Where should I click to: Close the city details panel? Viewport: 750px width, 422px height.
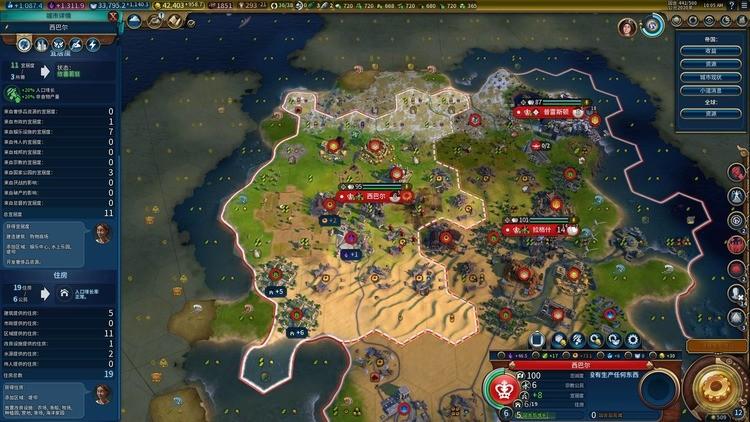pyautogui.click(x=113, y=17)
